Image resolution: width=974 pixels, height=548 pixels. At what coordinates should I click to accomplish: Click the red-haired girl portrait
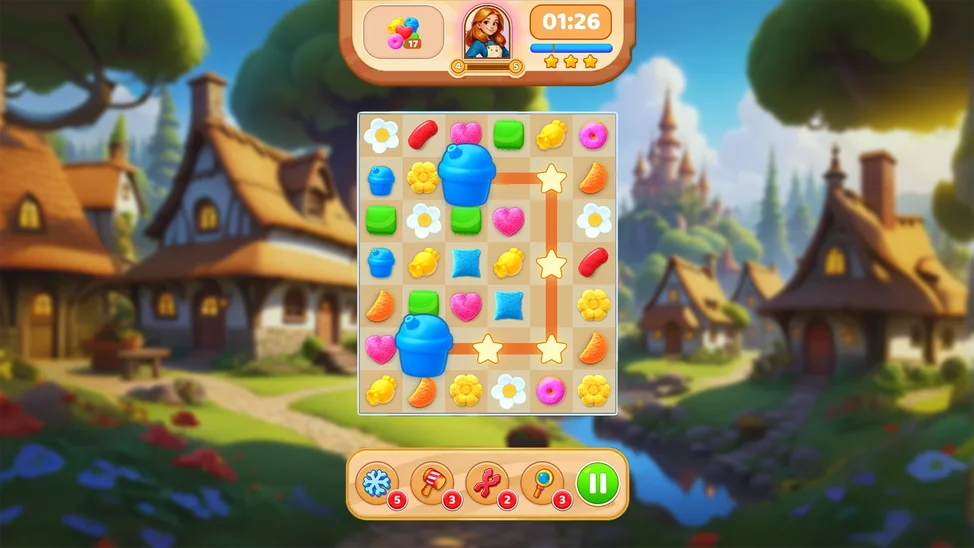(487, 32)
